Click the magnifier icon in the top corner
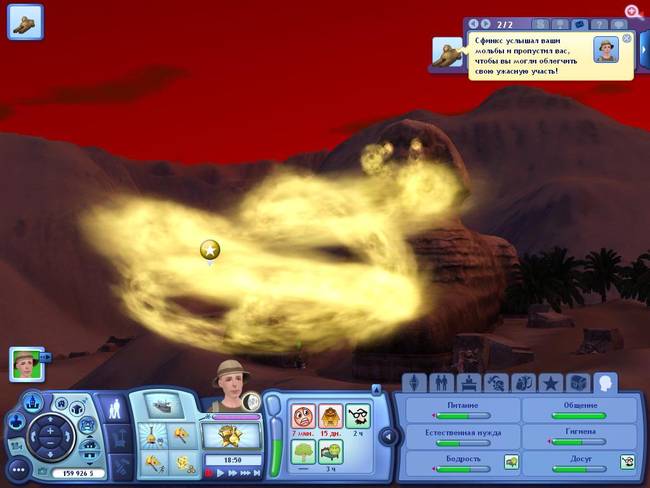The width and height of the screenshot is (650, 488). coord(633,11)
